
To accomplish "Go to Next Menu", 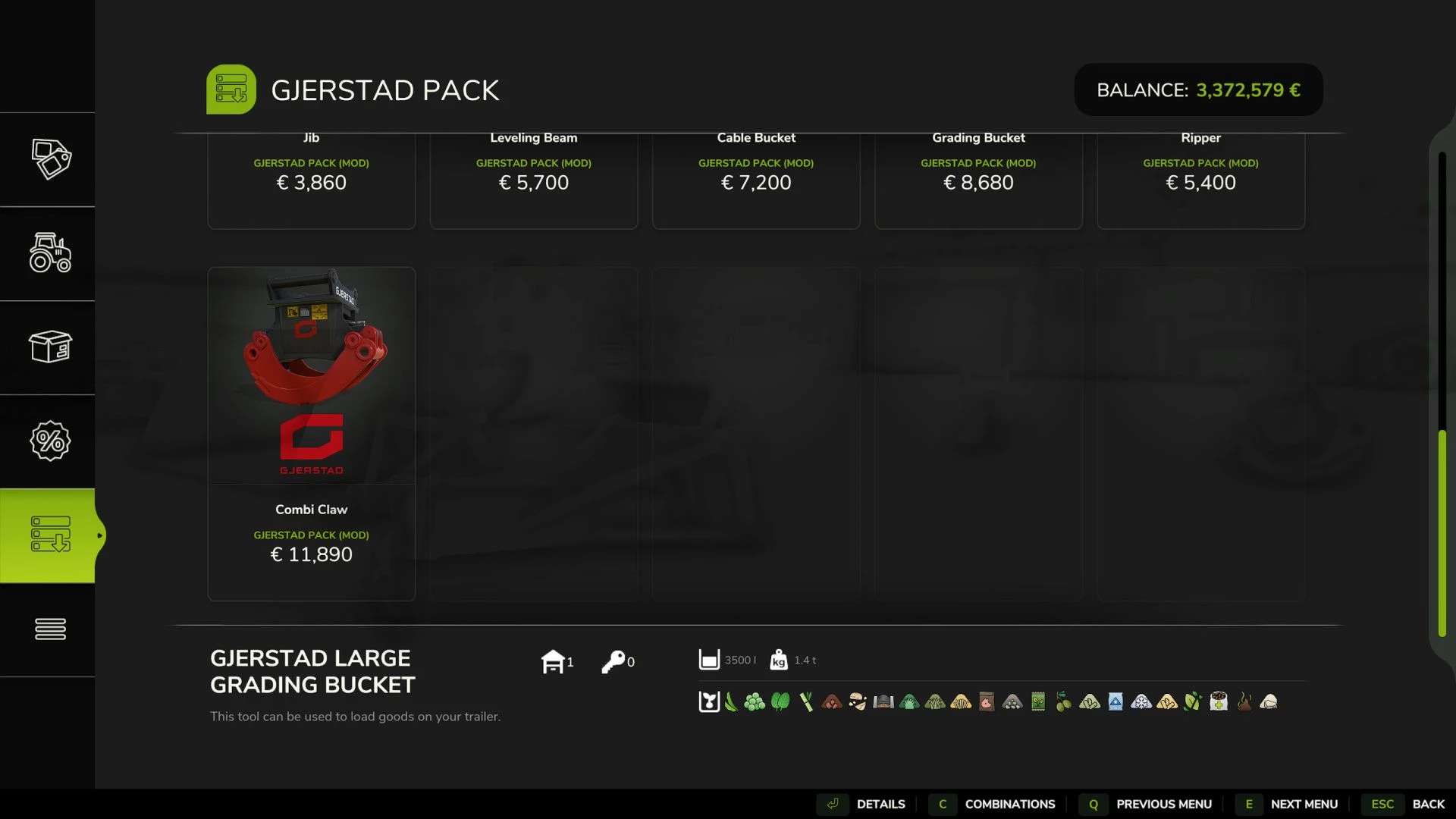I will coord(1289,804).
